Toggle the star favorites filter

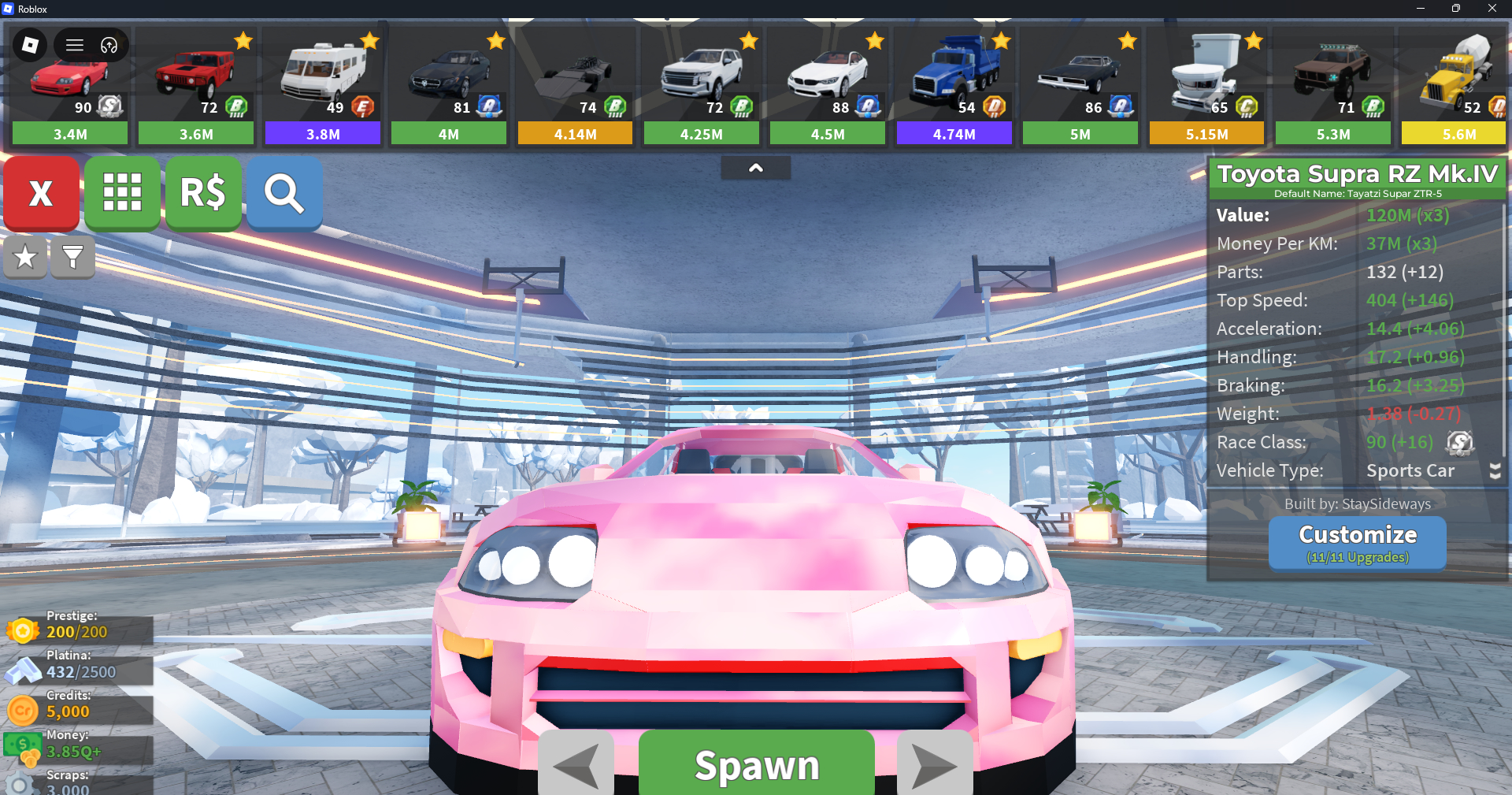25,257
